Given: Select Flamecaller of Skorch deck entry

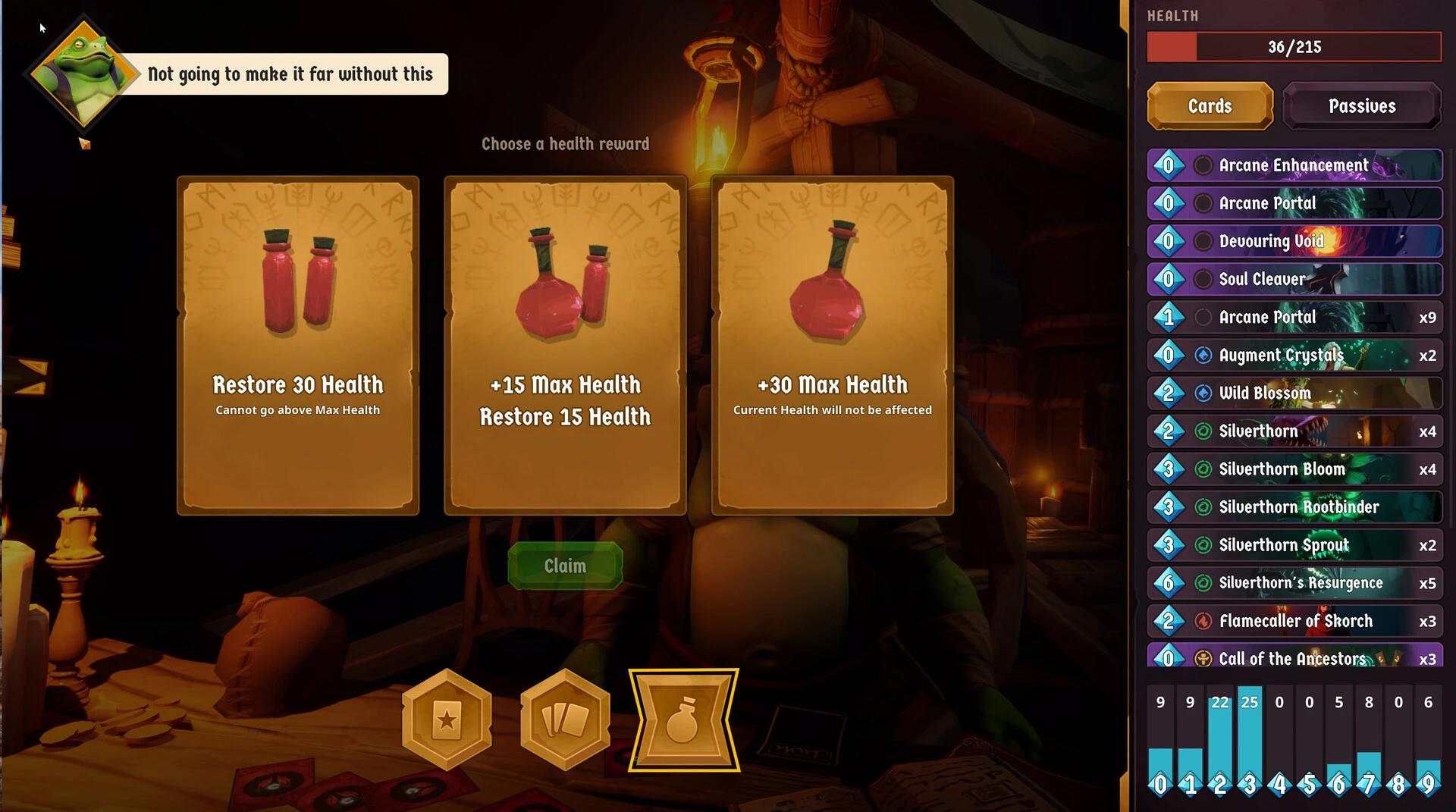Looking at the screenshot, I should click(1294, 621).
